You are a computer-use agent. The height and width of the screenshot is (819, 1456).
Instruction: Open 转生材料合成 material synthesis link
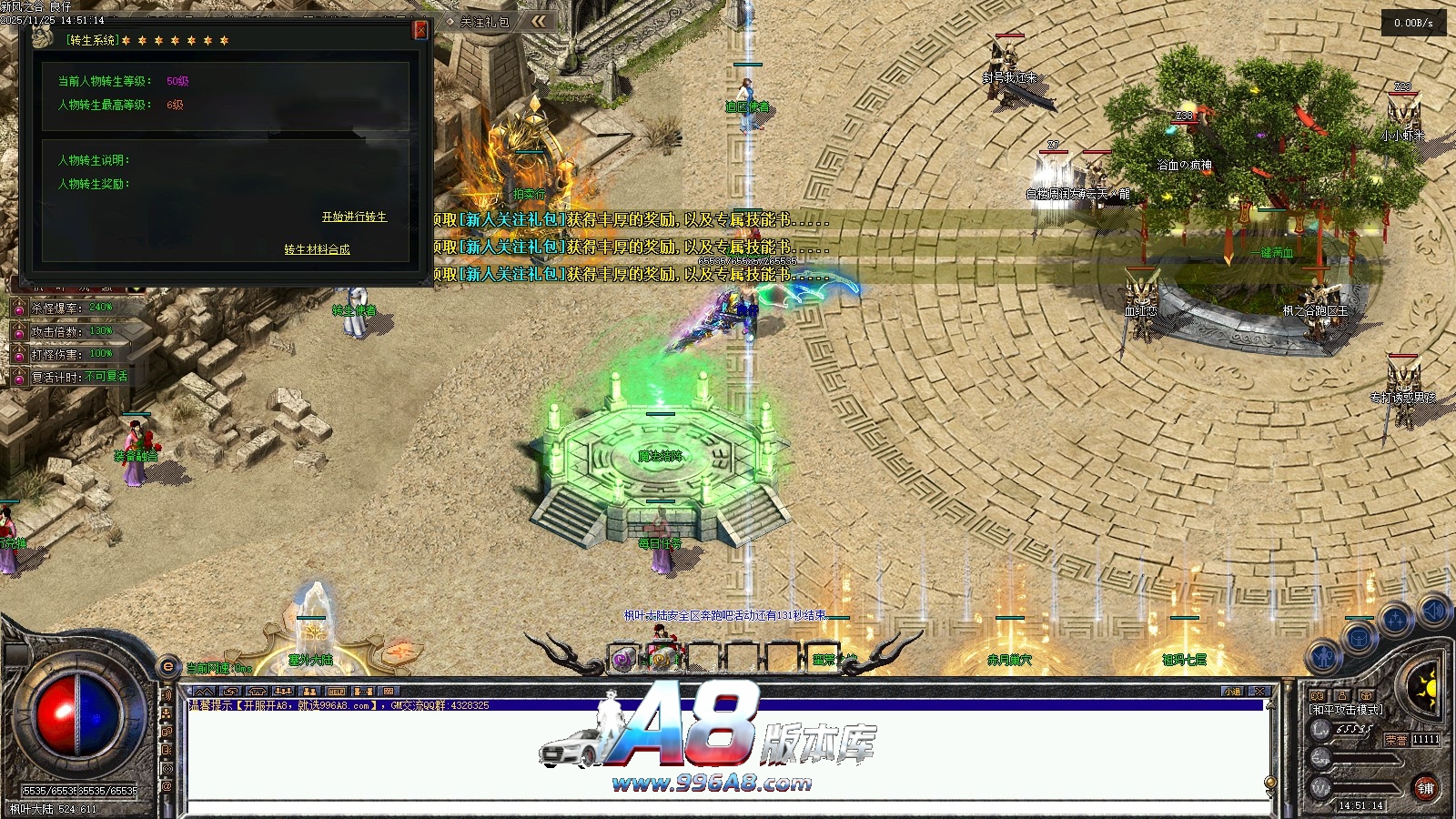click(317, 249)
